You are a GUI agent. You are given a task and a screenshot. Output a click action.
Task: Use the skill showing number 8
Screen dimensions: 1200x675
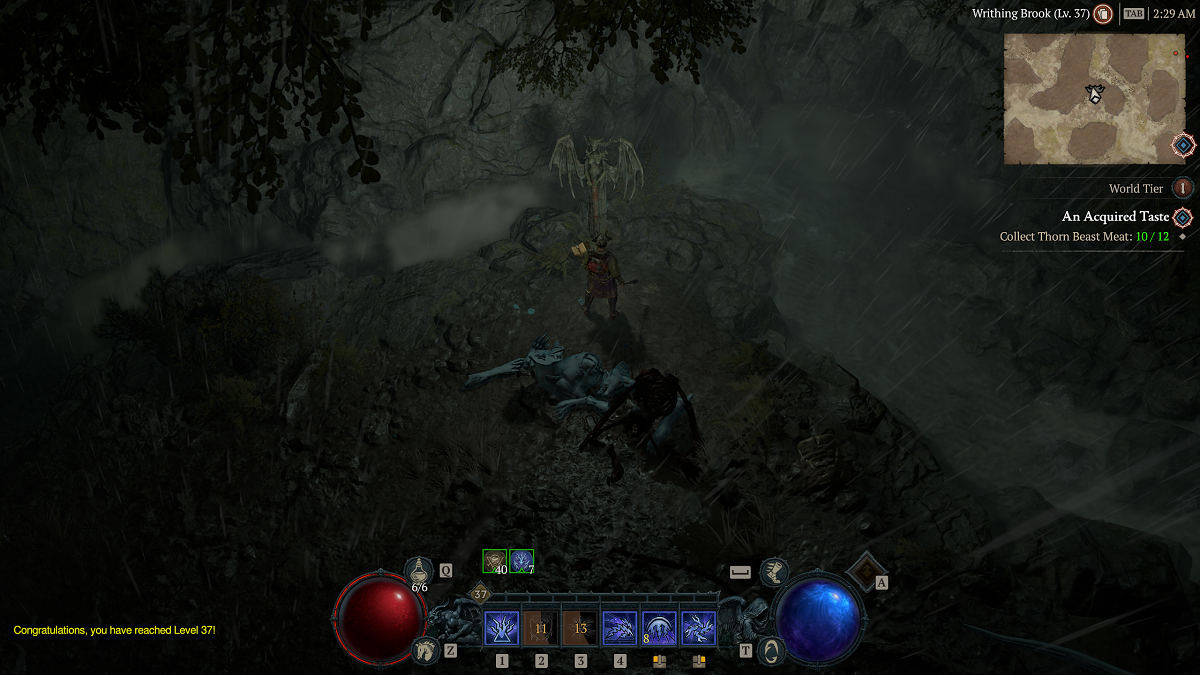(659, 629)
